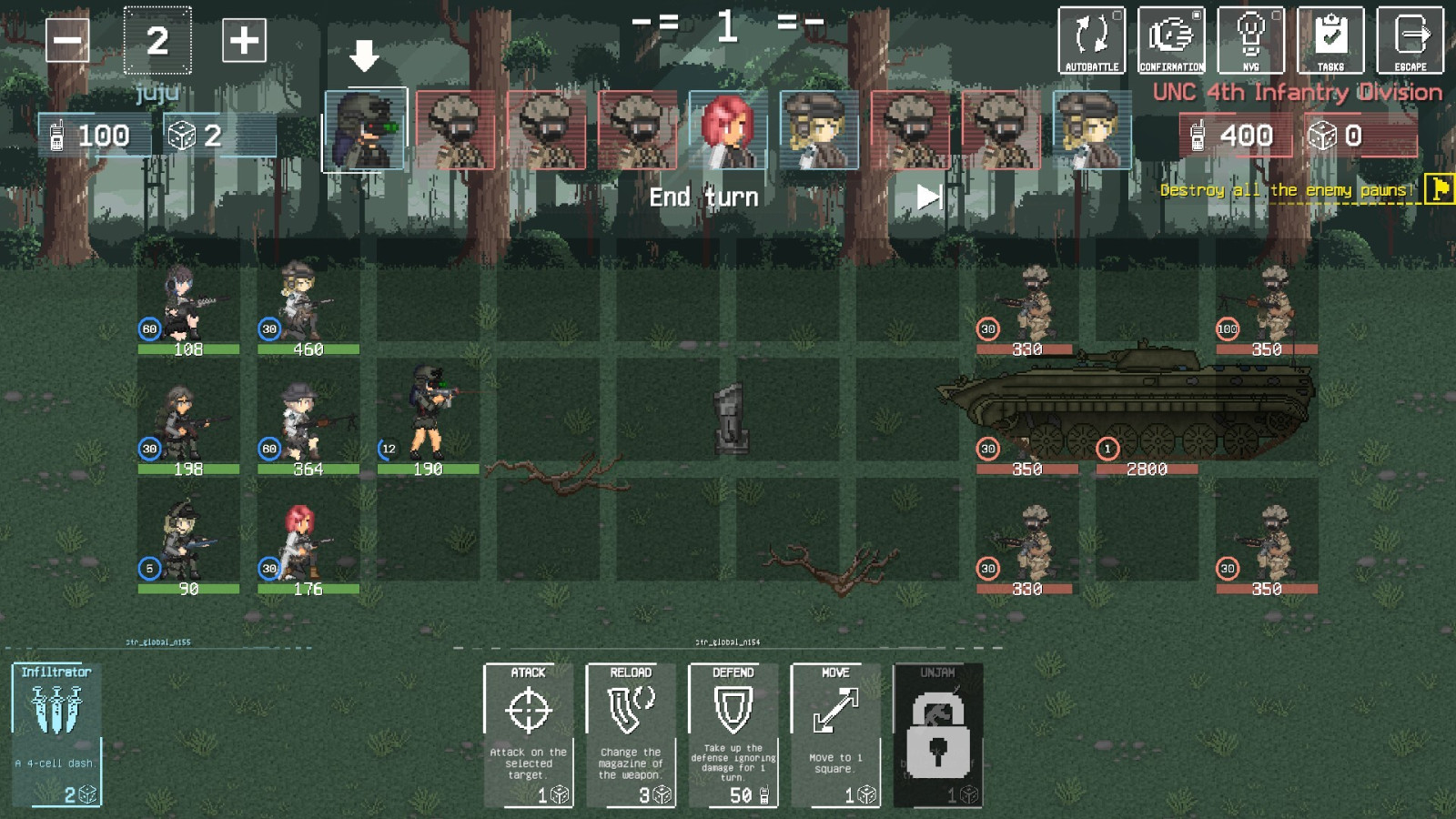Click the locked Unjam action card
The height and width of the screenshot is (819, 1456).
[x=937, y=735]
